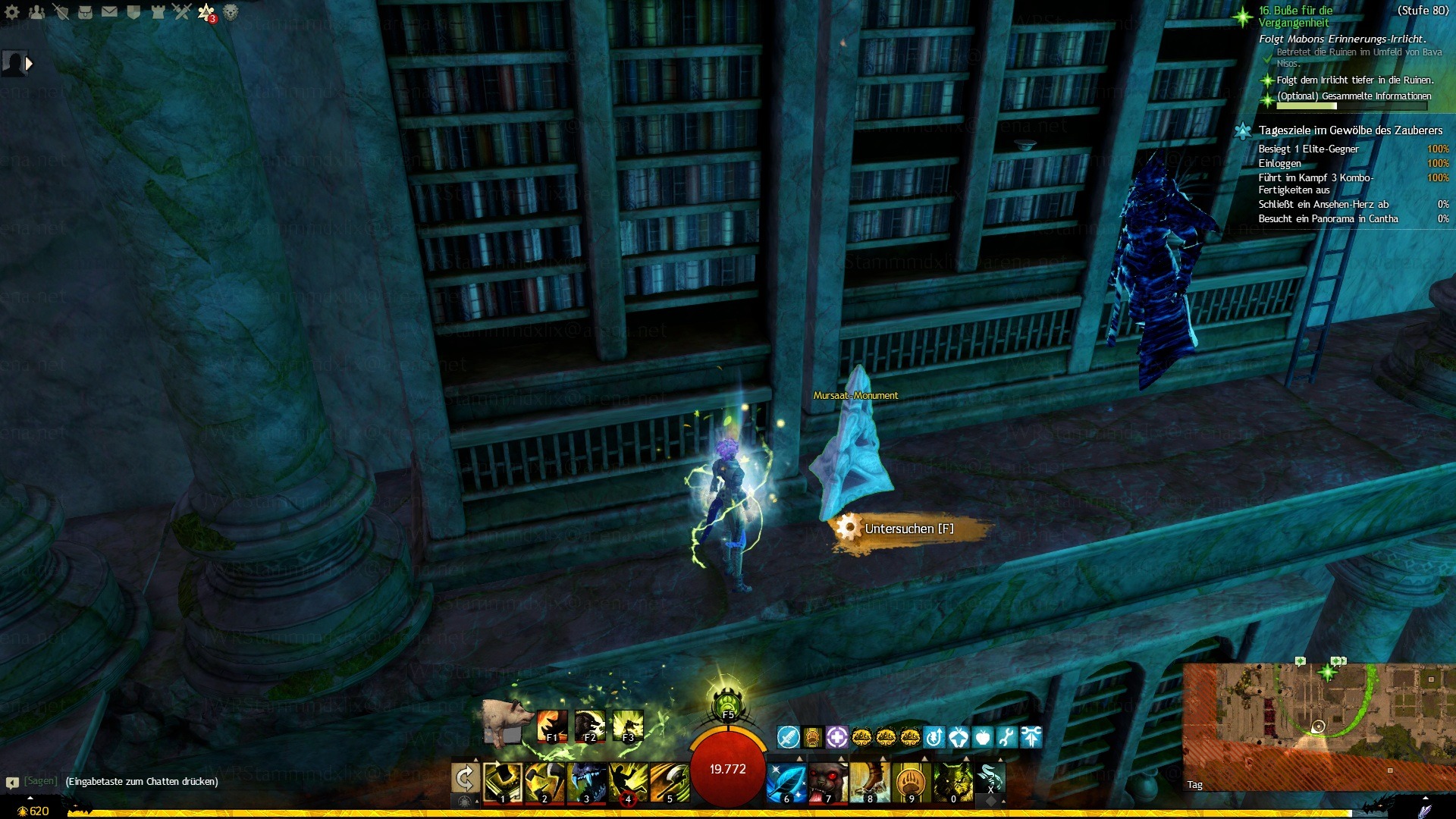Open the Wizard's Vault icon with notification badge

pyautogui.click(x=206, y=11)
